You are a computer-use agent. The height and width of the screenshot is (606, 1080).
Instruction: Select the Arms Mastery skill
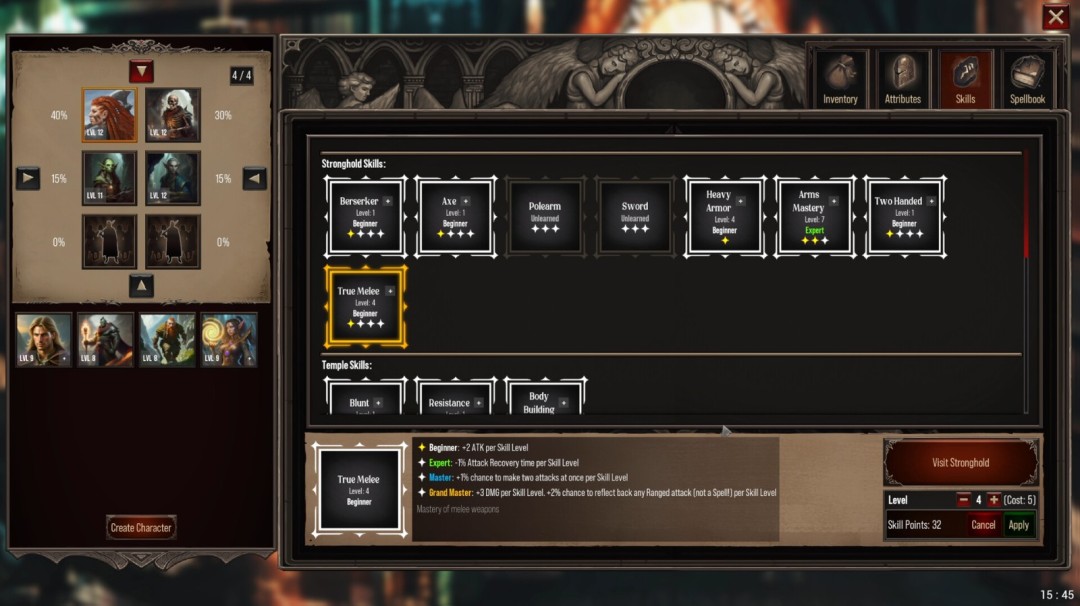tap(814, 217)
